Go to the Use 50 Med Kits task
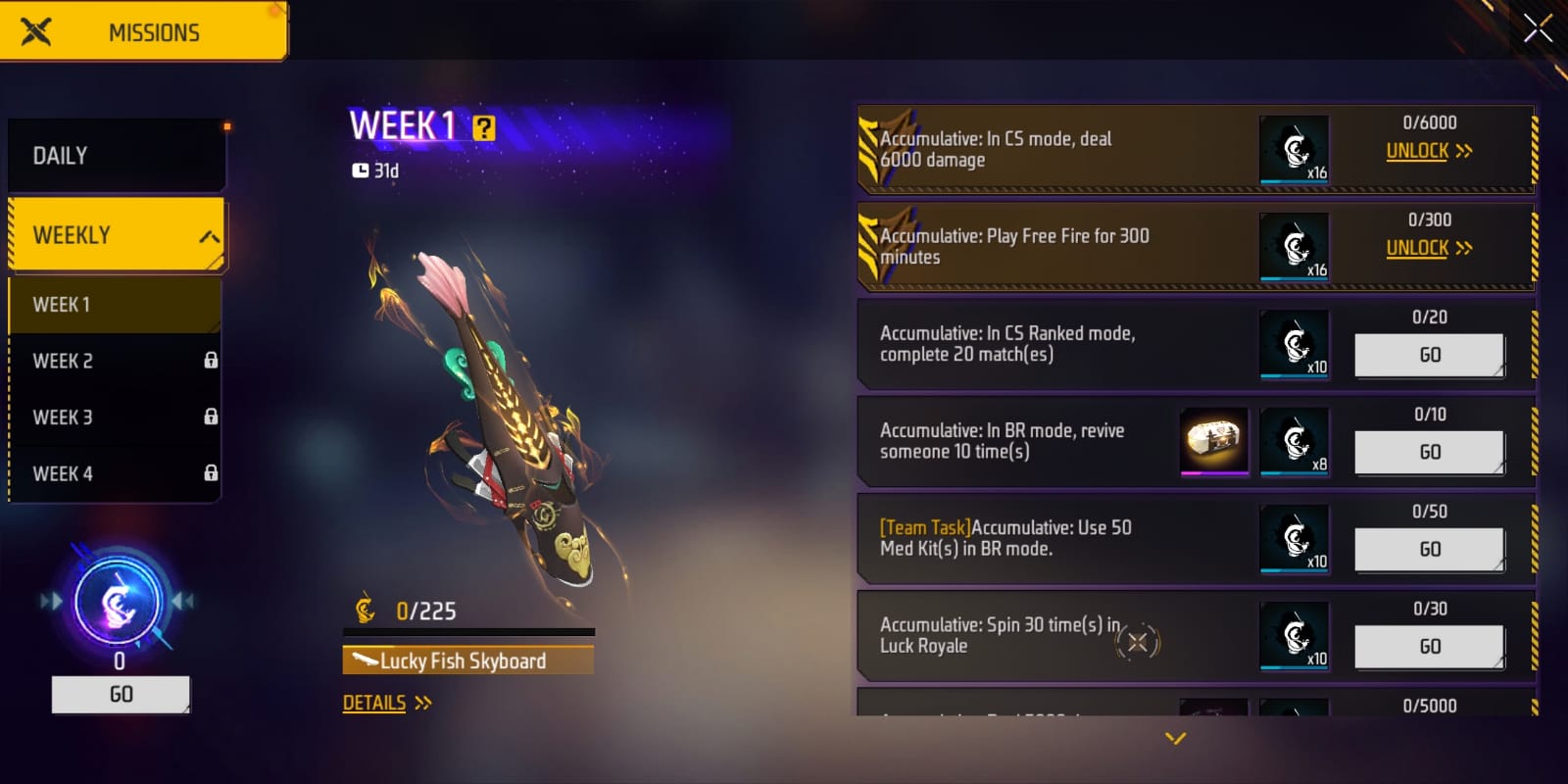This screenshot has width=1568, height=784. click(x=1429, y=549)
